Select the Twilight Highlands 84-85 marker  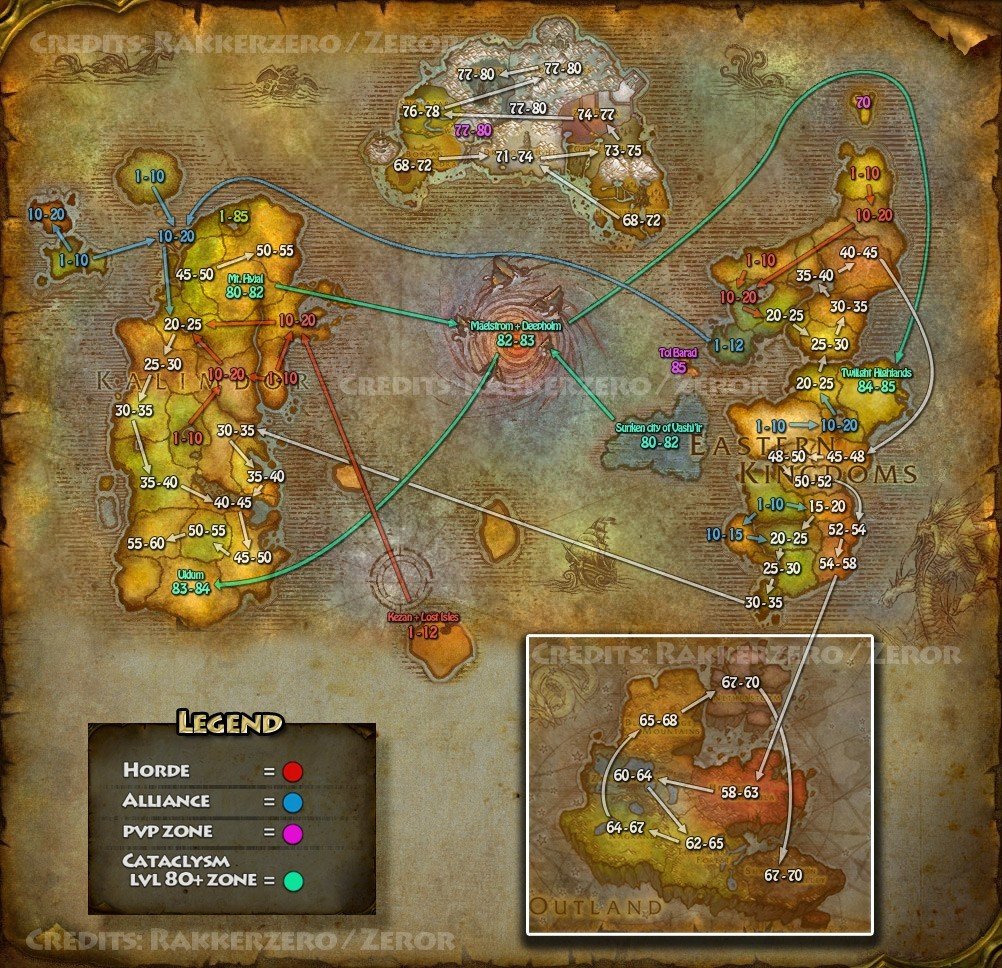[x=876, y=380]
